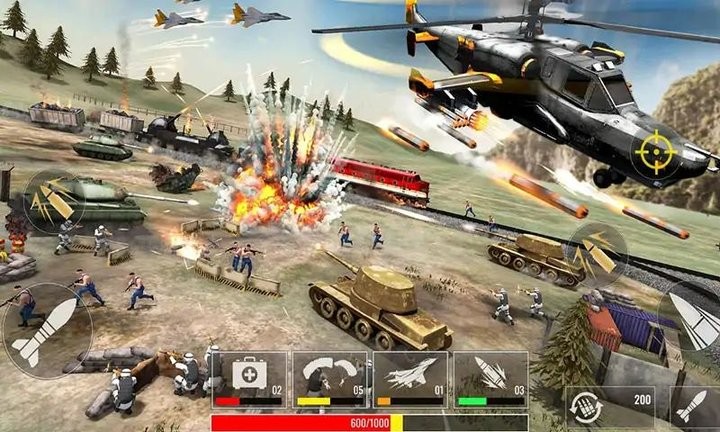
Task: Call in the paratrooper reinforcement drop
Action: pyautogui.click(x=329, y=378)
